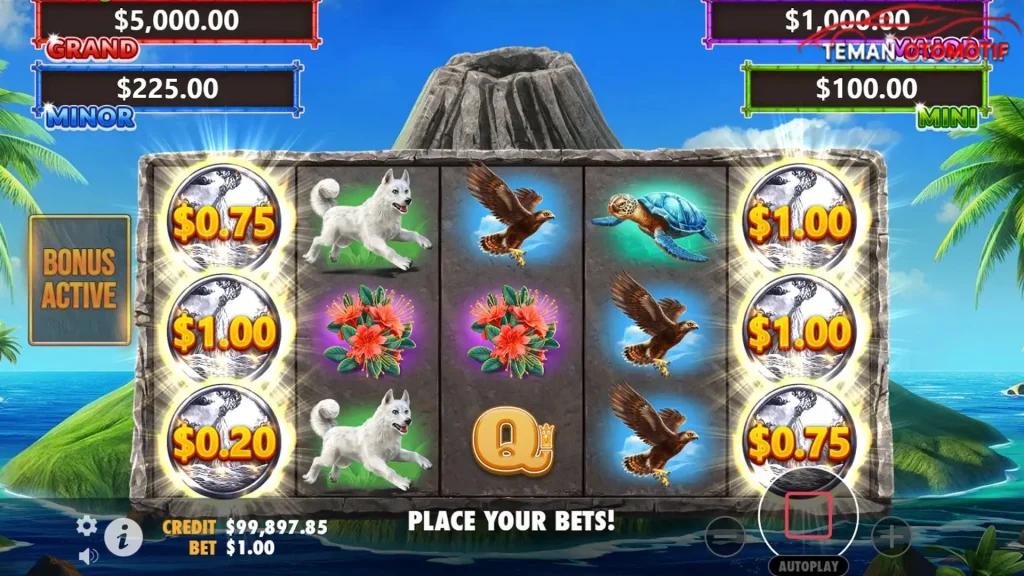Image resolution: width=1024 pixels, height=576 pixels.
Task: Open the Autoplay options
Action: (809, 563)
